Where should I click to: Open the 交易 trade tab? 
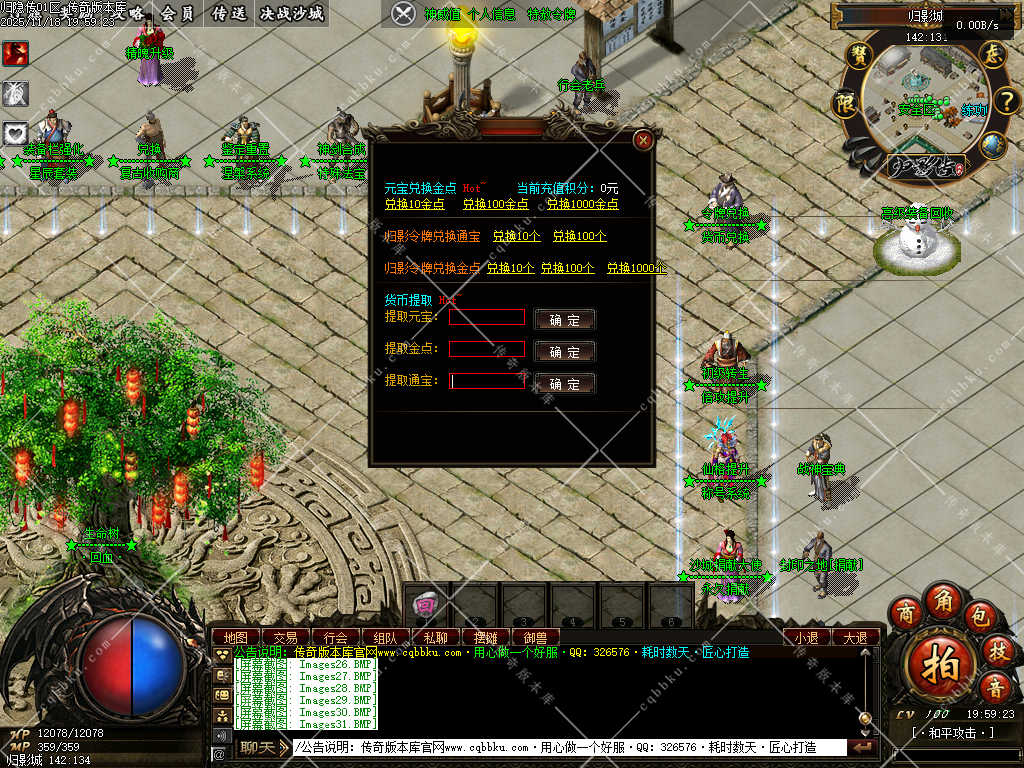point(286,637)
